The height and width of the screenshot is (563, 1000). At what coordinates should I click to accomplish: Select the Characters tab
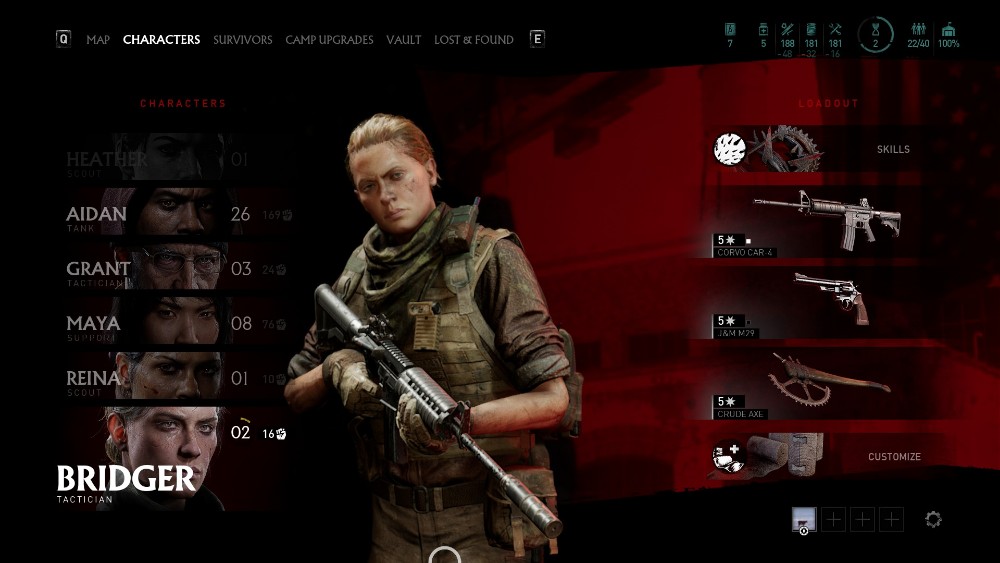click(x=161, y=40)
